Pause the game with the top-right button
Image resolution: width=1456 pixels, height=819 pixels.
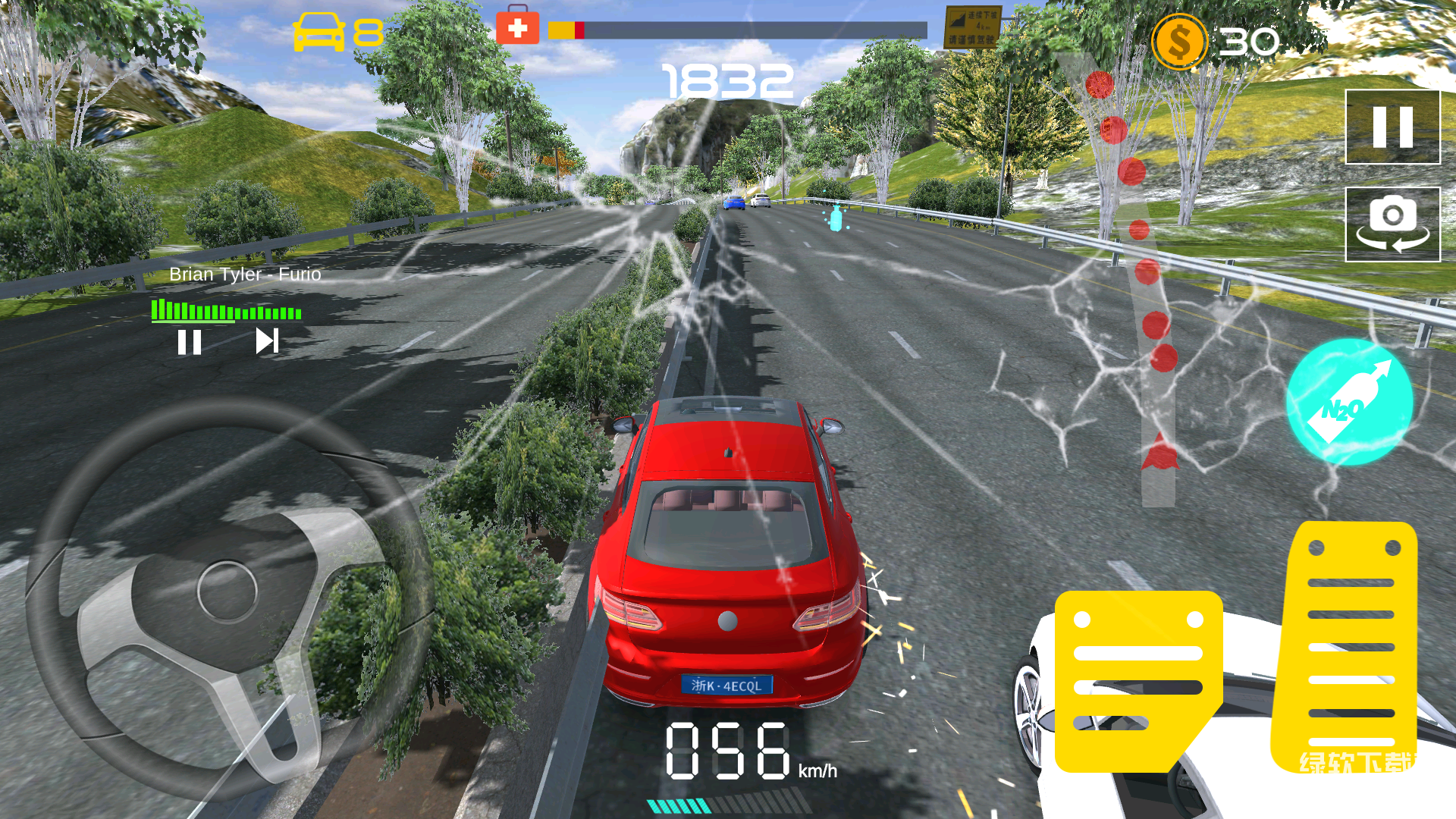pyautogui.click(x=1392, y=127)
